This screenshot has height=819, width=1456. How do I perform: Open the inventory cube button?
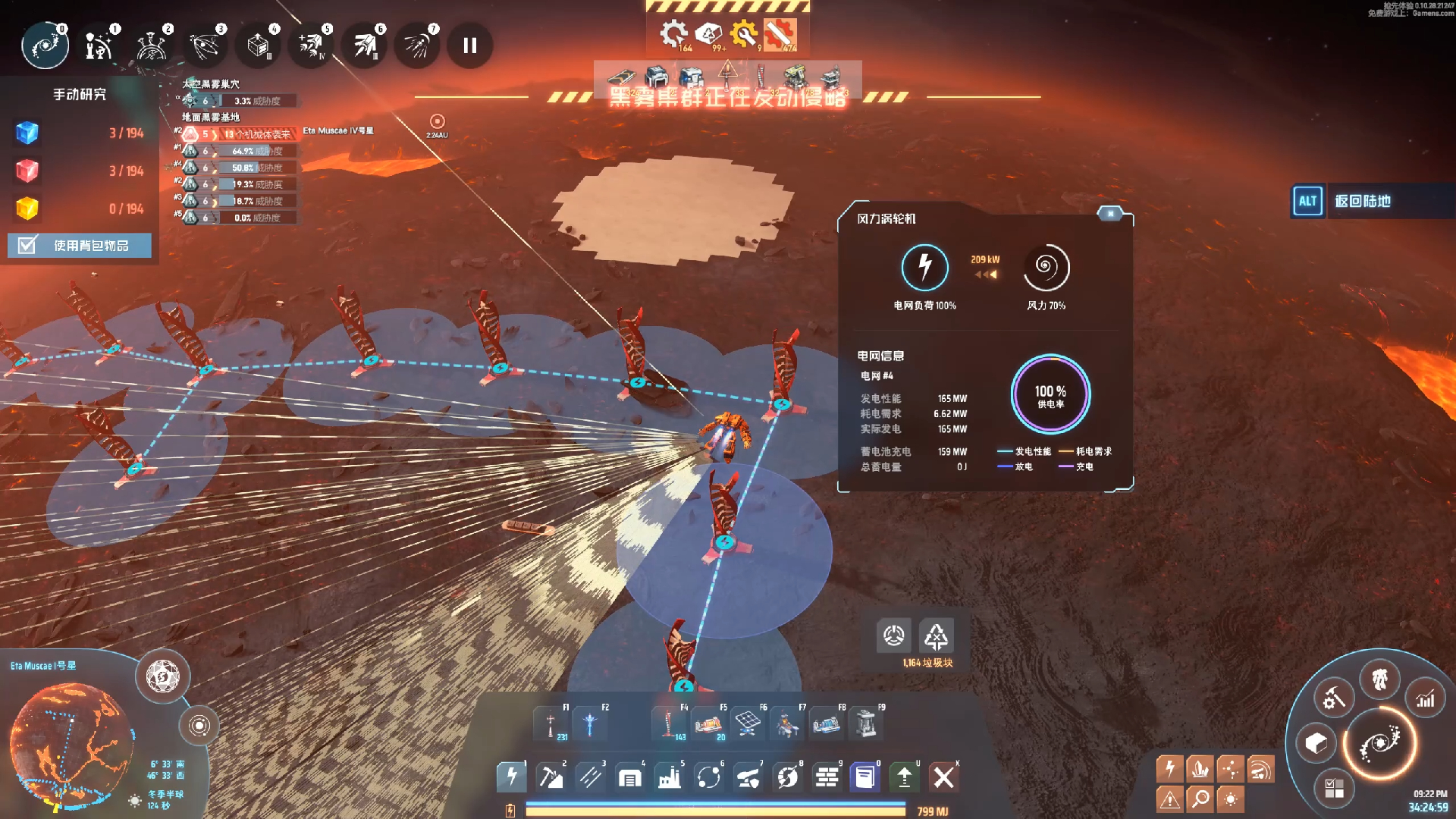(x=1316, y=743)
